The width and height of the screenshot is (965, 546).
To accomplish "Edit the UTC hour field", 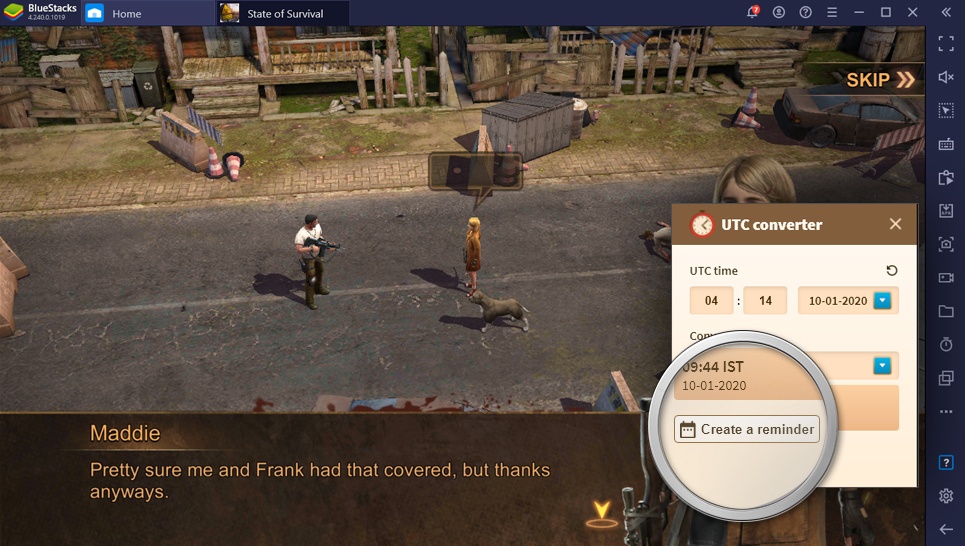I will click(x=711, y=300).
